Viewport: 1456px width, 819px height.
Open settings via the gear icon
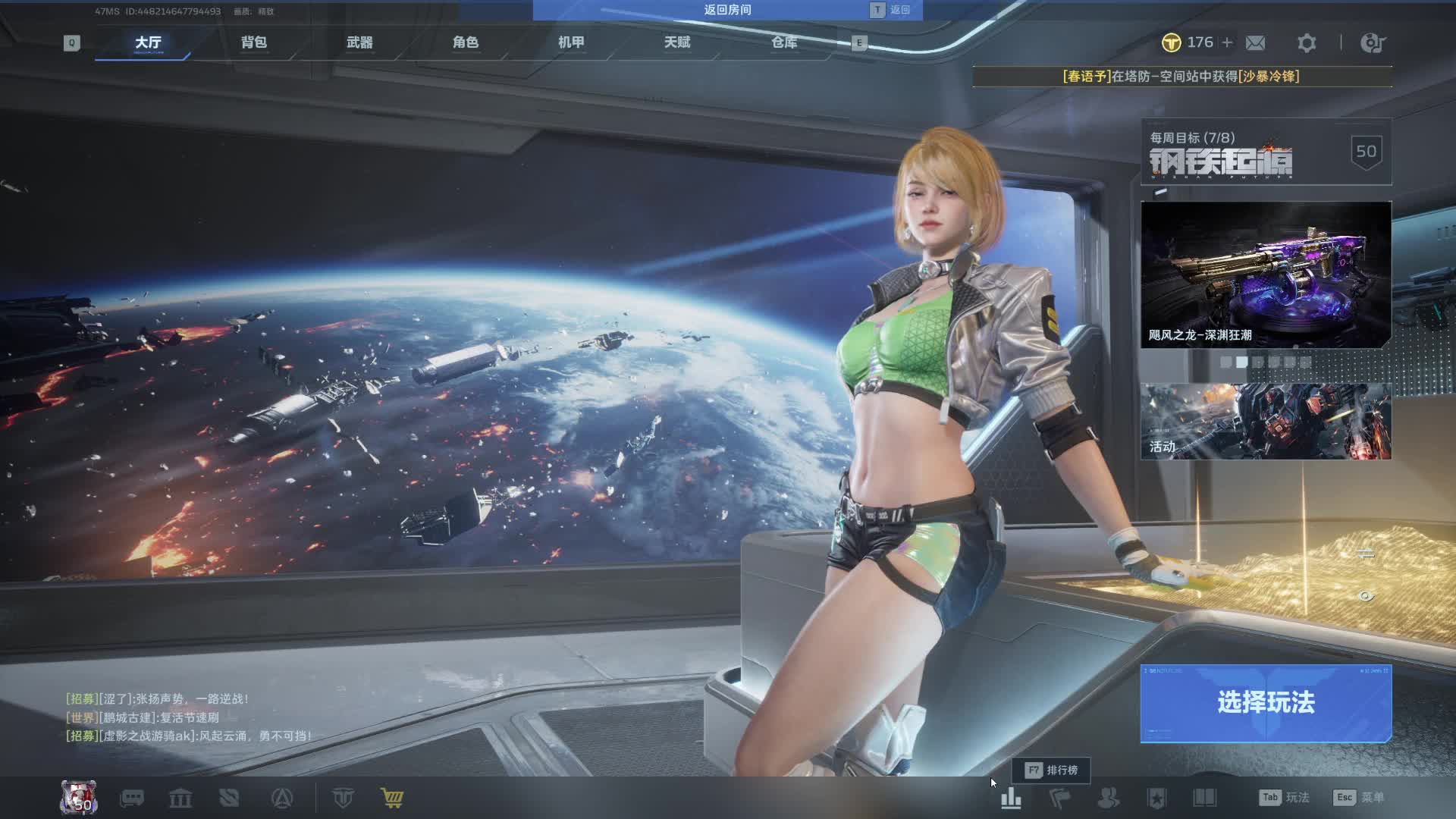(1306, 43)
